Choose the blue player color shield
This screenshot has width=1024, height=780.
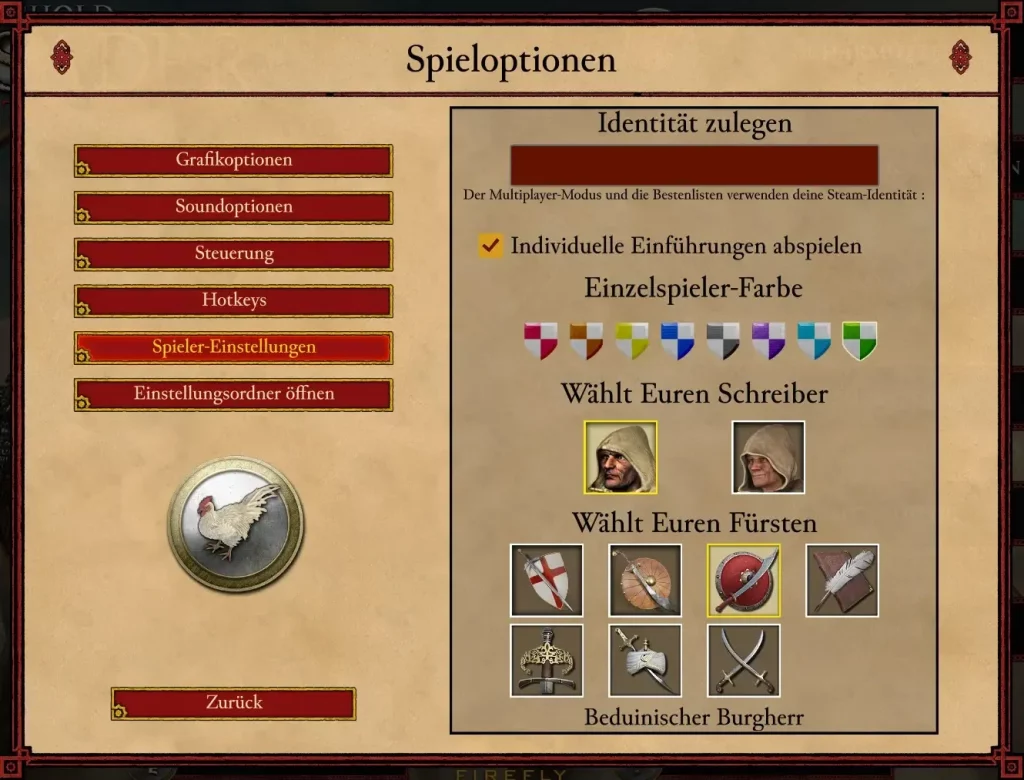(677, 340)
